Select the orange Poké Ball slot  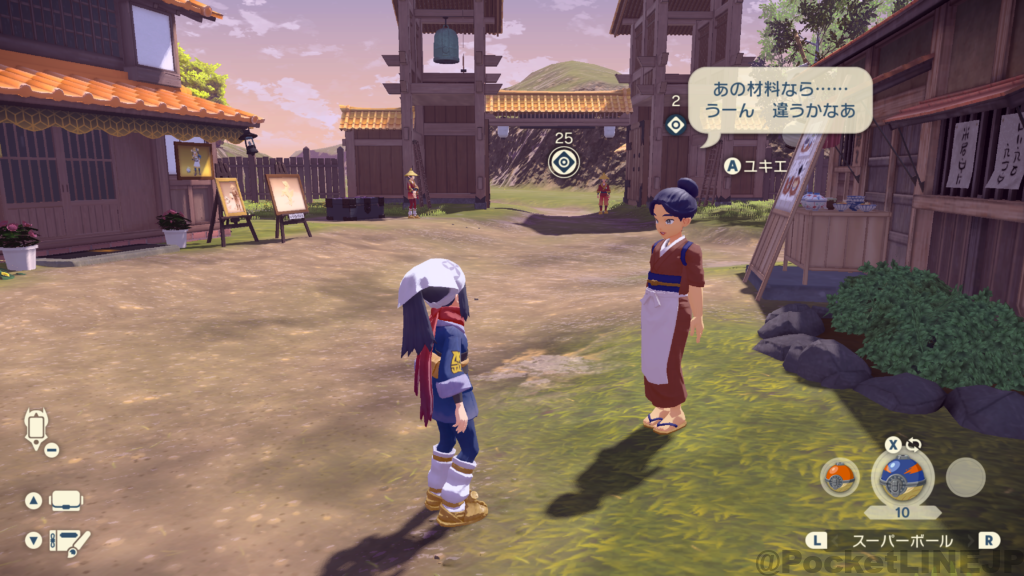839,477
